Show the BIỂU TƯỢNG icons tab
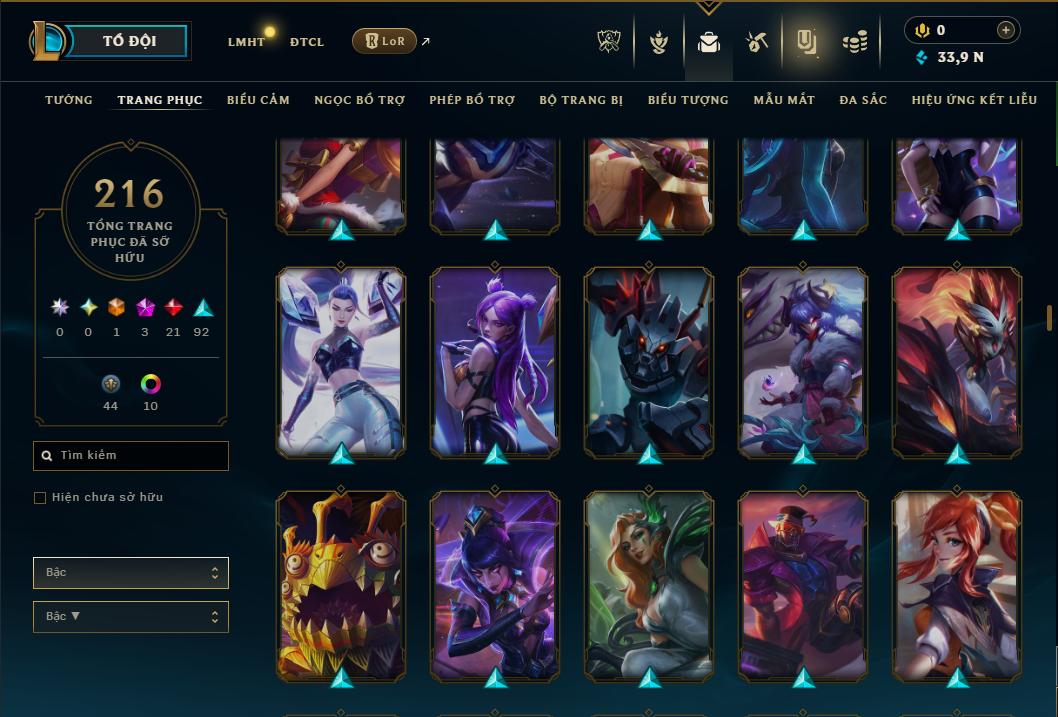The image size is (1058, 717). tap(688, 100)
